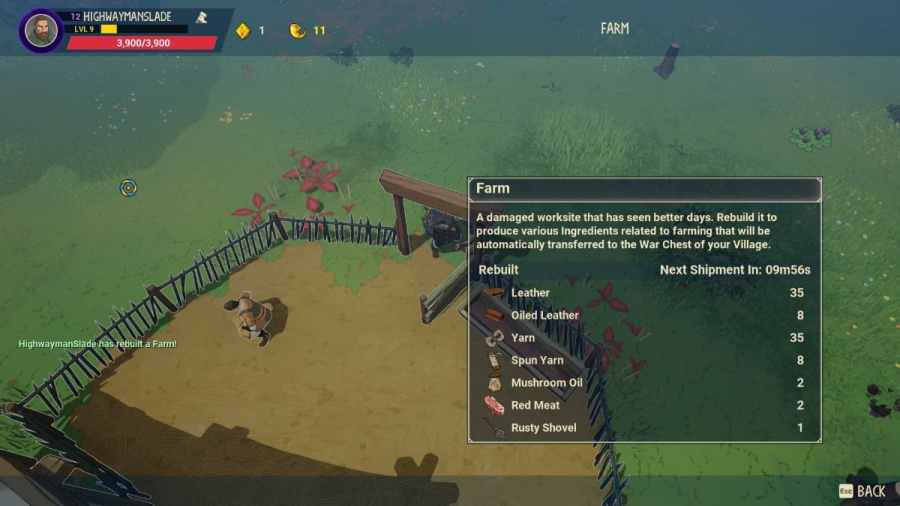The height and width of the screenshot is (506, 900).
Task: Pick the Mushroom Oil row
Action: [x=645, y=383]
